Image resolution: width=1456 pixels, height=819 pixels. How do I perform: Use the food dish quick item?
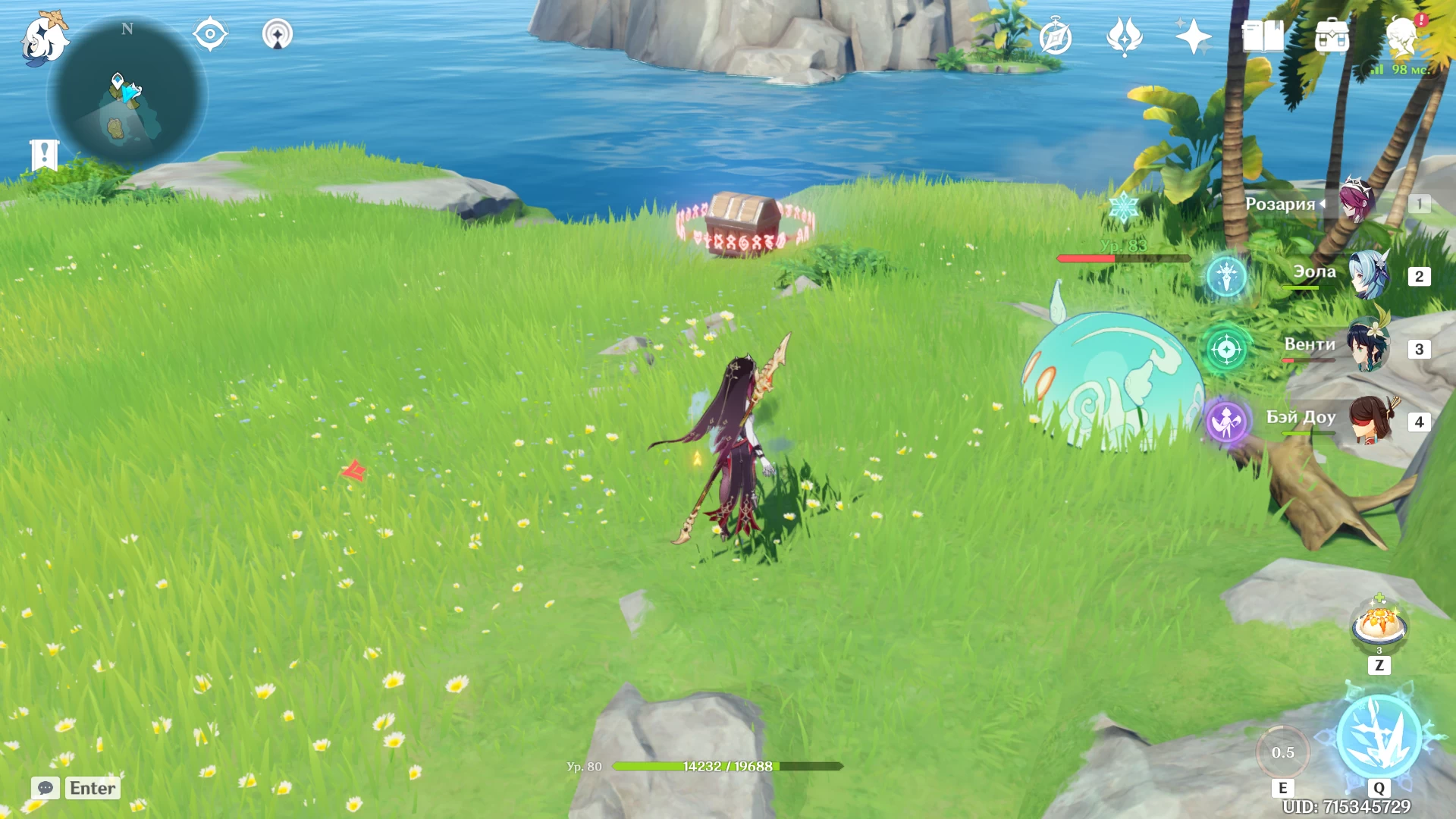(x=1379, y=626)
